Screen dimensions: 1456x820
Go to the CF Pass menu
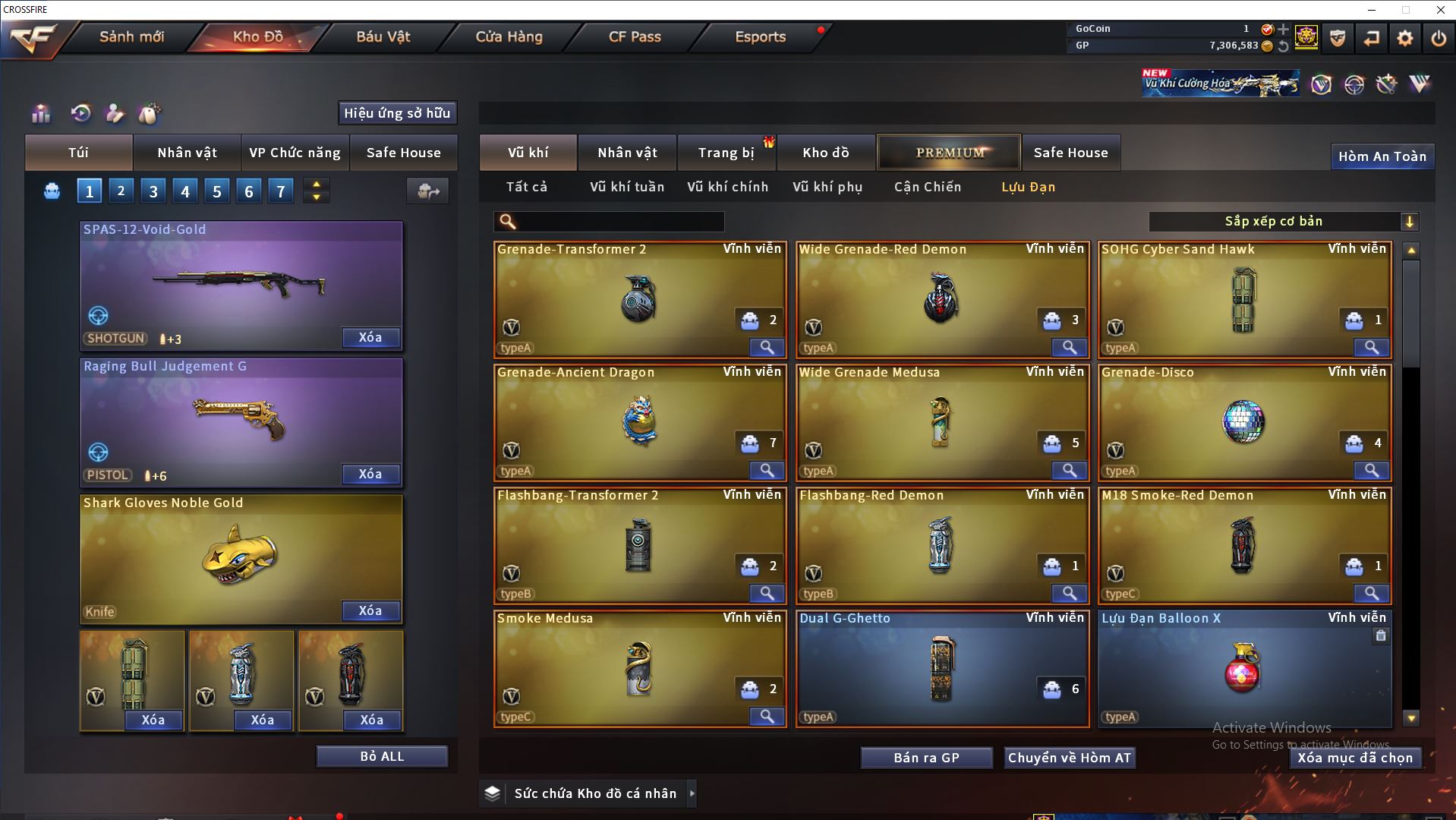coord(635,36)
